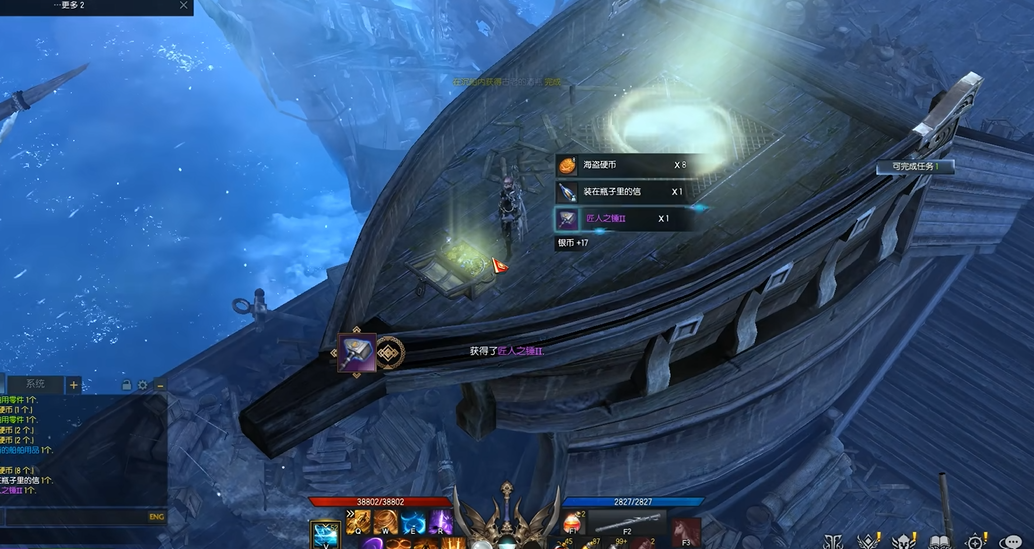Open chat settings gear
The width and height of the screenshot is (1034, 549).
pos(143,385)
